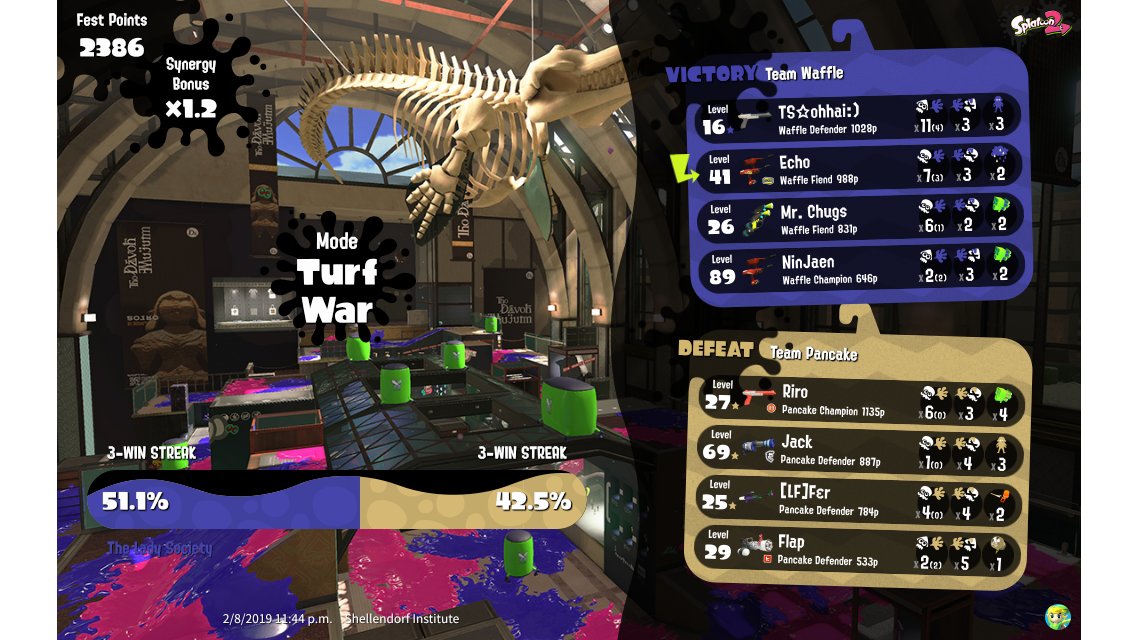Choose Jack's player row
This screenshot has width=1138, height=640.
(x=858, y=449)
